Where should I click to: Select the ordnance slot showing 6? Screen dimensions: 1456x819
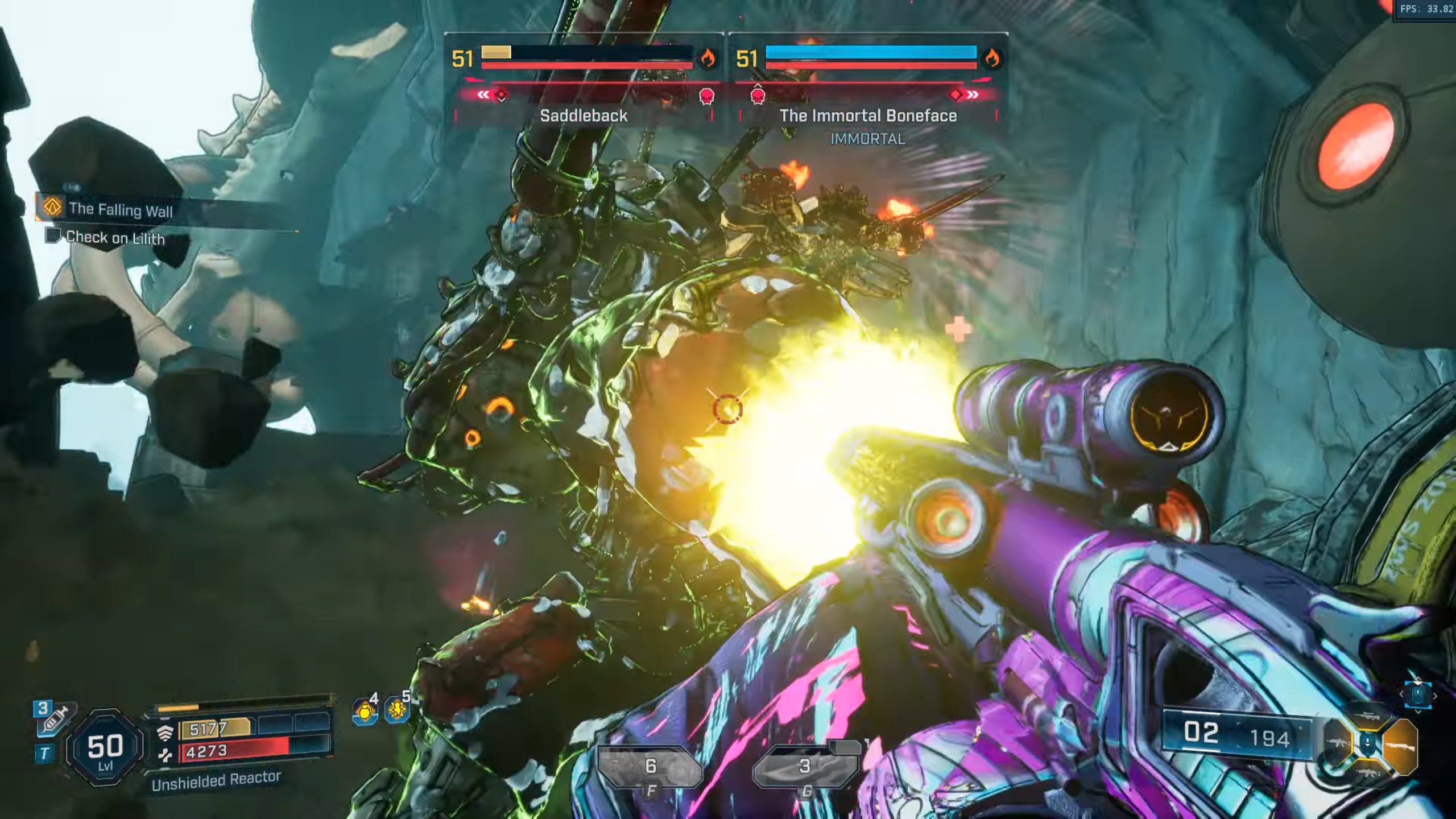coord(651,767)
